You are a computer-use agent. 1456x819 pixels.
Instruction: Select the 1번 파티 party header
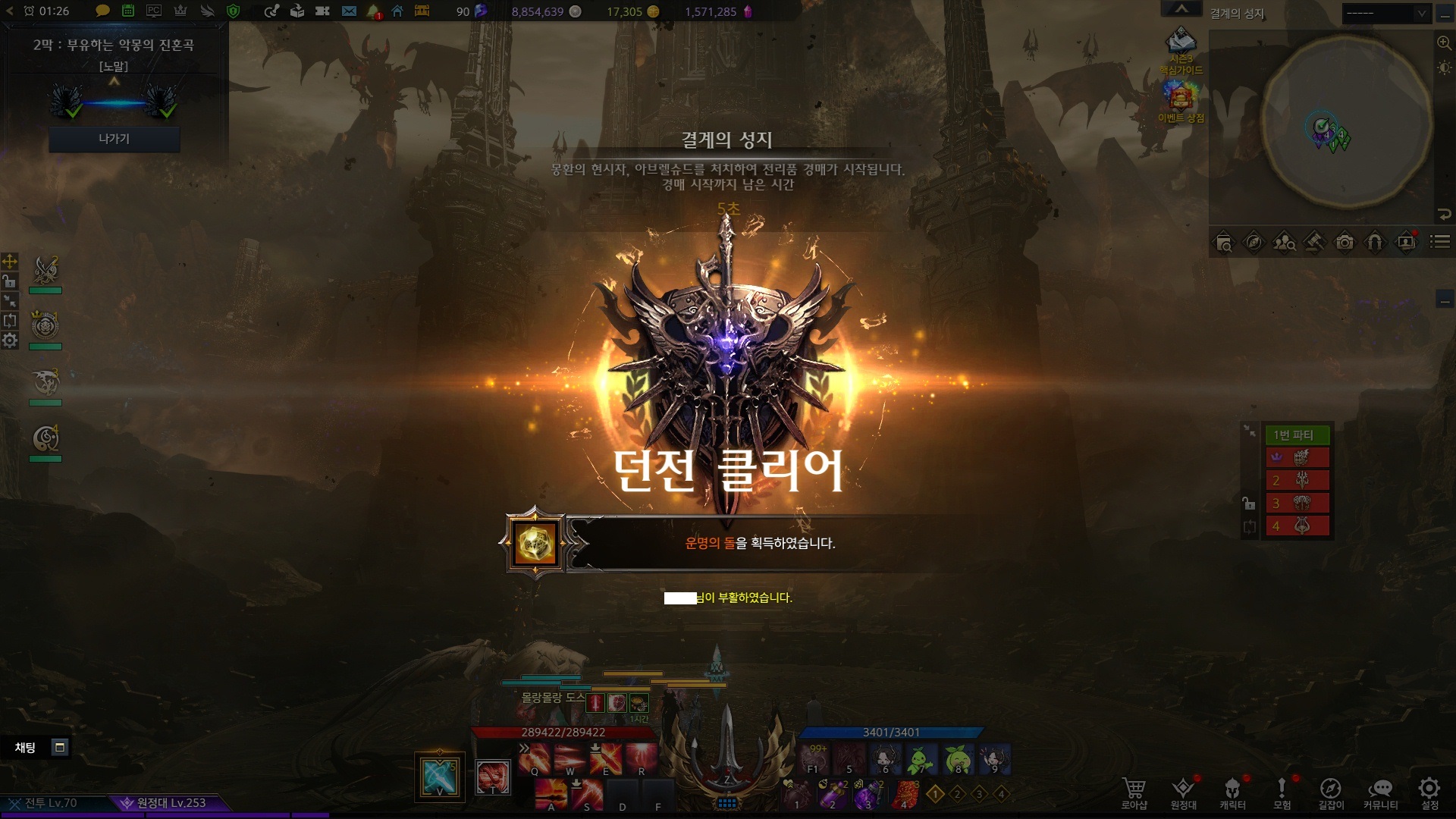[x=1297, y=435]
